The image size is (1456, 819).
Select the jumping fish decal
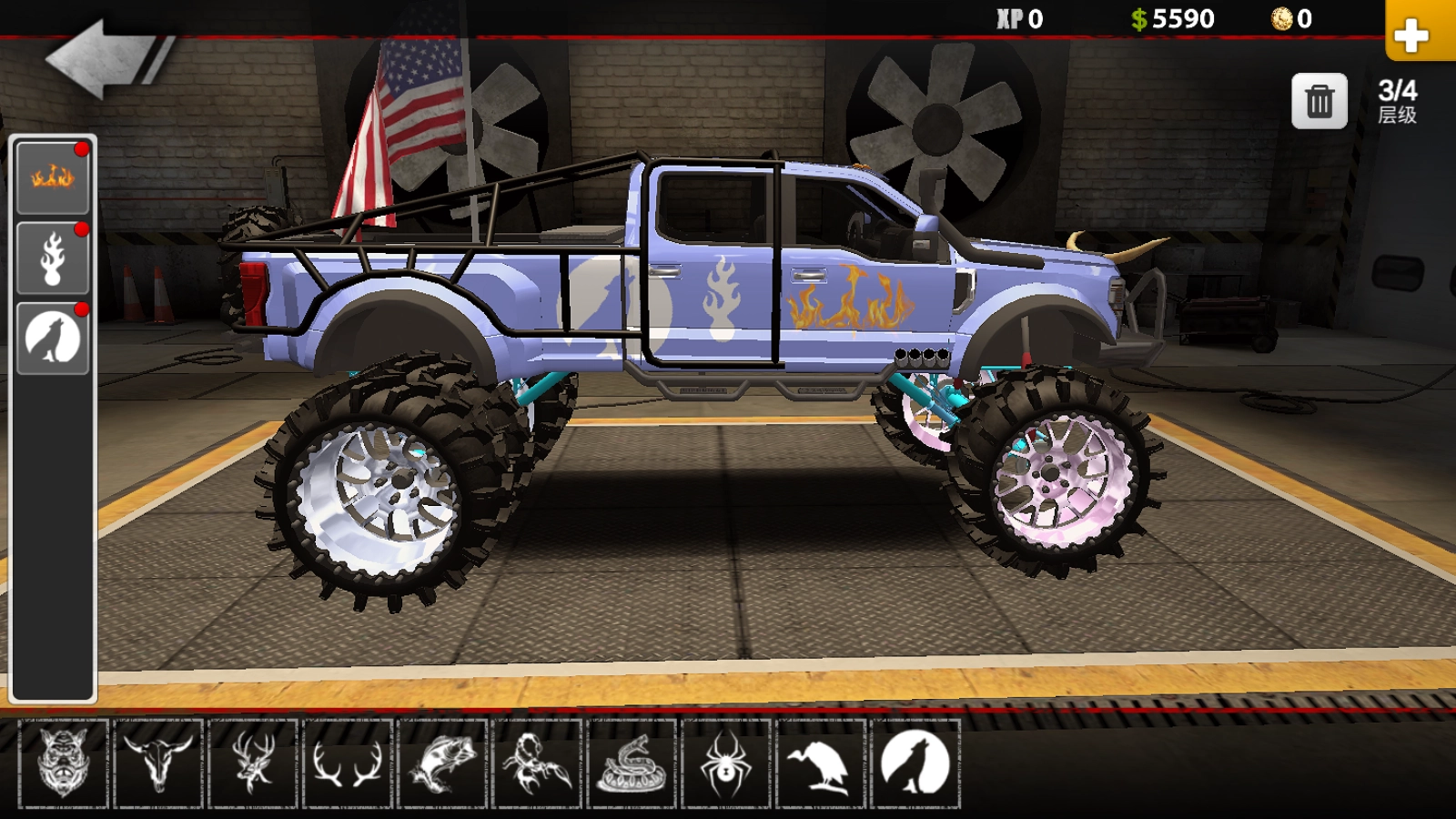(x=443, y=763)
